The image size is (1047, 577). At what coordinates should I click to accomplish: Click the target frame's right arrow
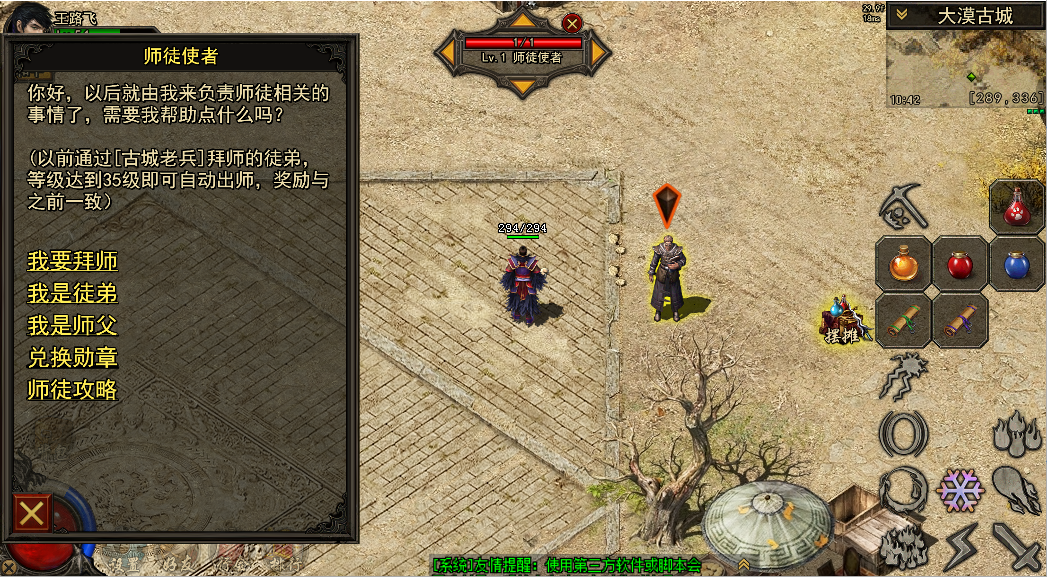click(599, 50)
